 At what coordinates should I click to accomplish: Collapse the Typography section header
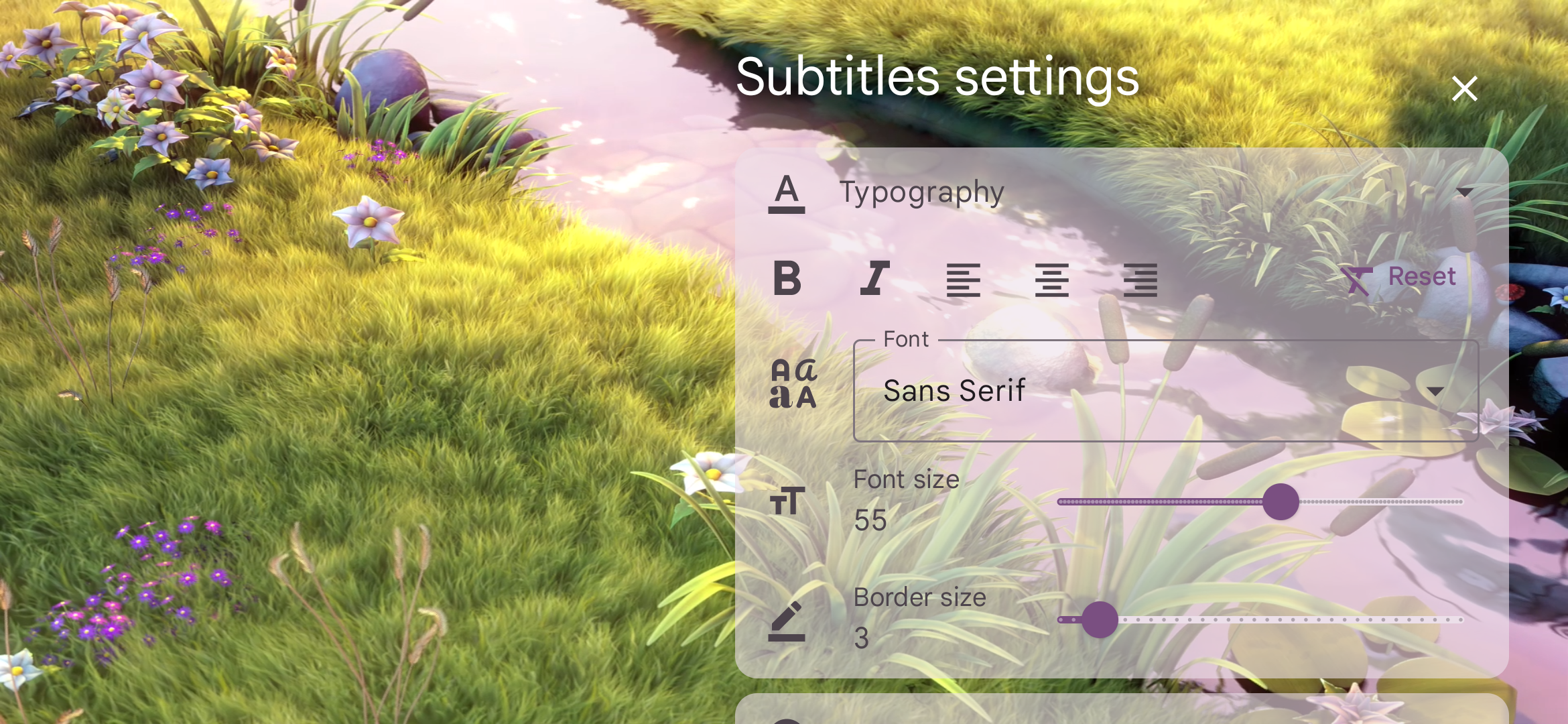pos(1464,193)
